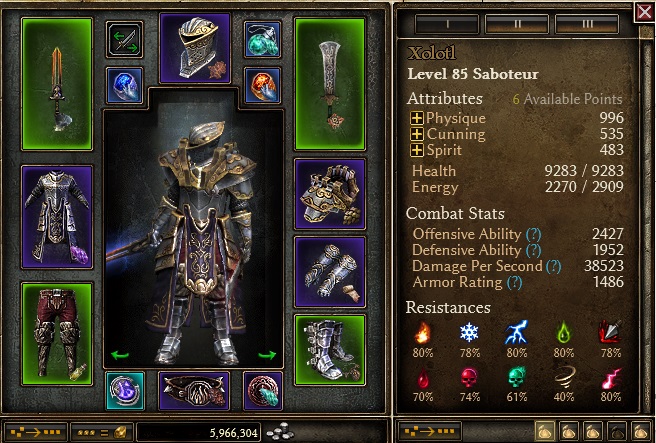Increase the Cunning attribute
This screenshot has width=656, height=443.
[416, 134]
